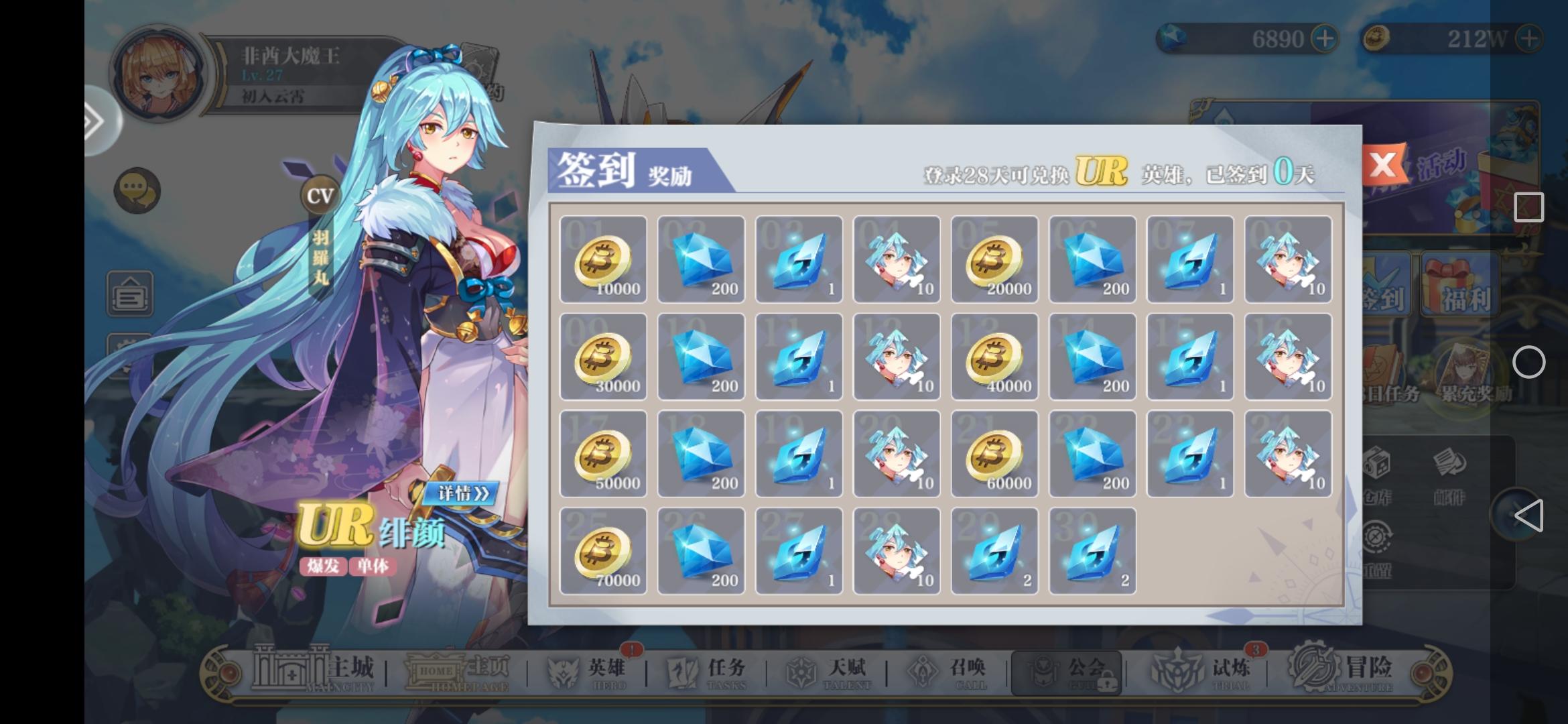Claim the day 1 reward of 10000 coins
The width and height of the screenshot is (1568, 724).
point(602,259)
